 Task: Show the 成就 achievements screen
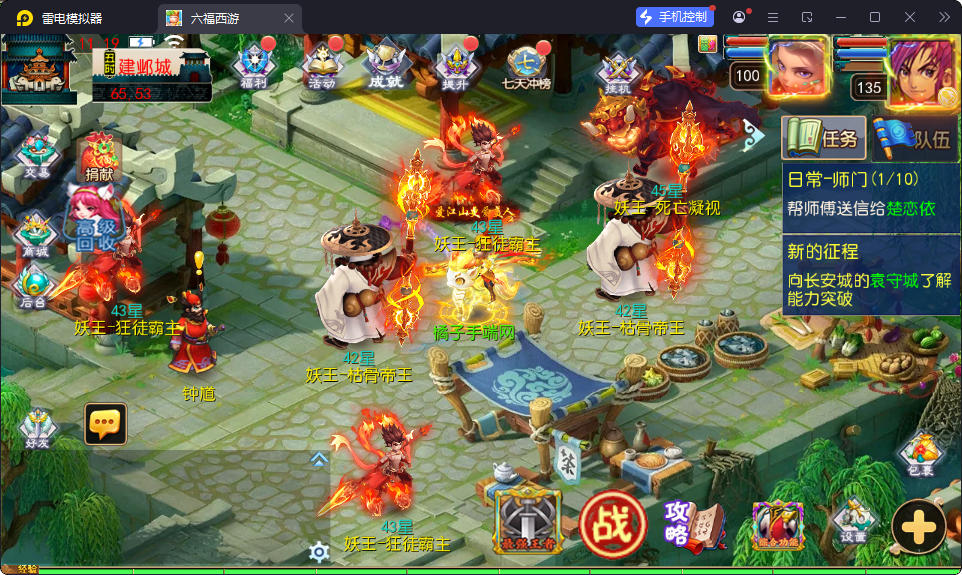(x=385, y=65)
